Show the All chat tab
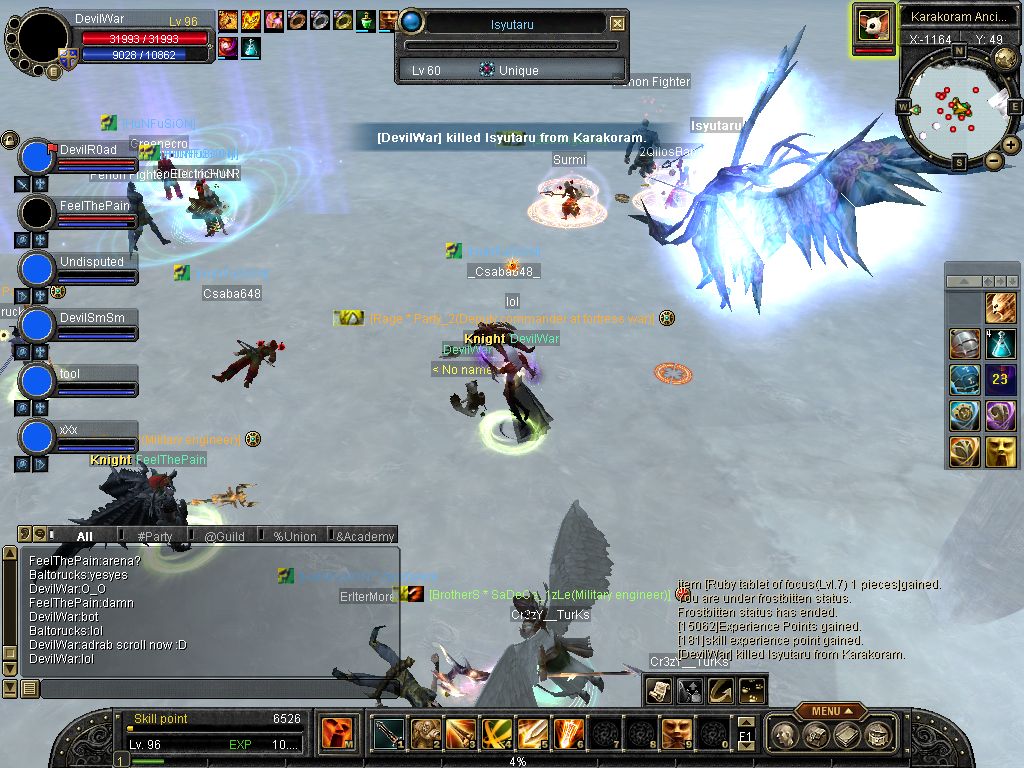The width and height of the screenshot is (1024, 768). (84, 537)
